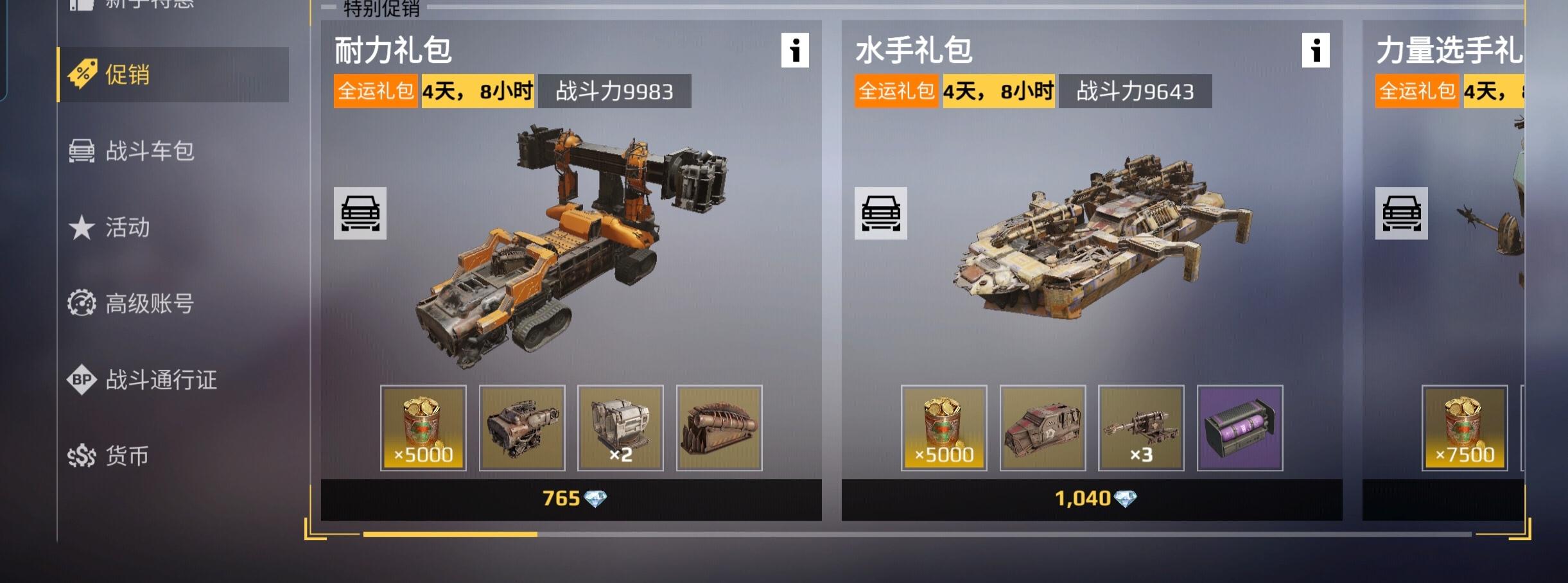Buy 水手礼包 for 1,040 gems
Image resolution: width=1568 pixels, height=583 pixels.
[x=1092, y=496]
